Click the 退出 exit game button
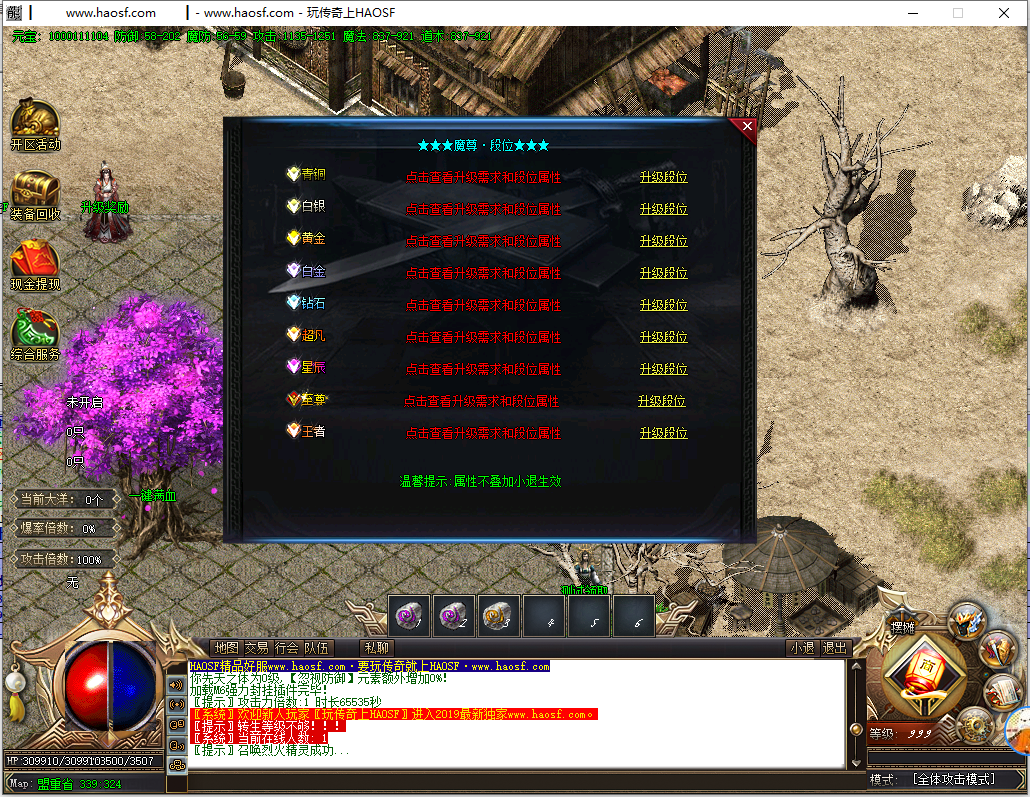 [834, 648]
